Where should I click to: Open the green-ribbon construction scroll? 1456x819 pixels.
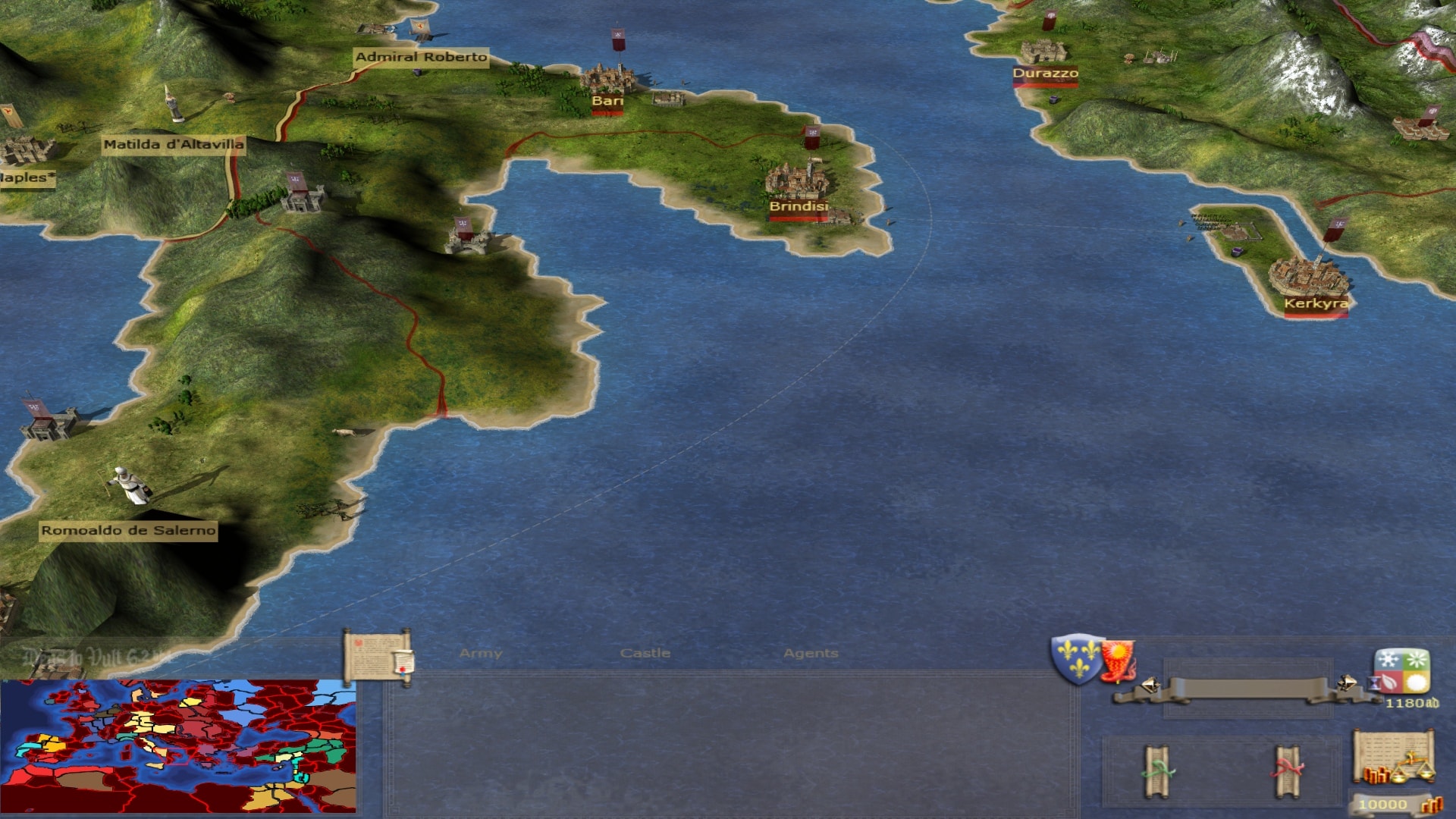[x=1157, y=771]
